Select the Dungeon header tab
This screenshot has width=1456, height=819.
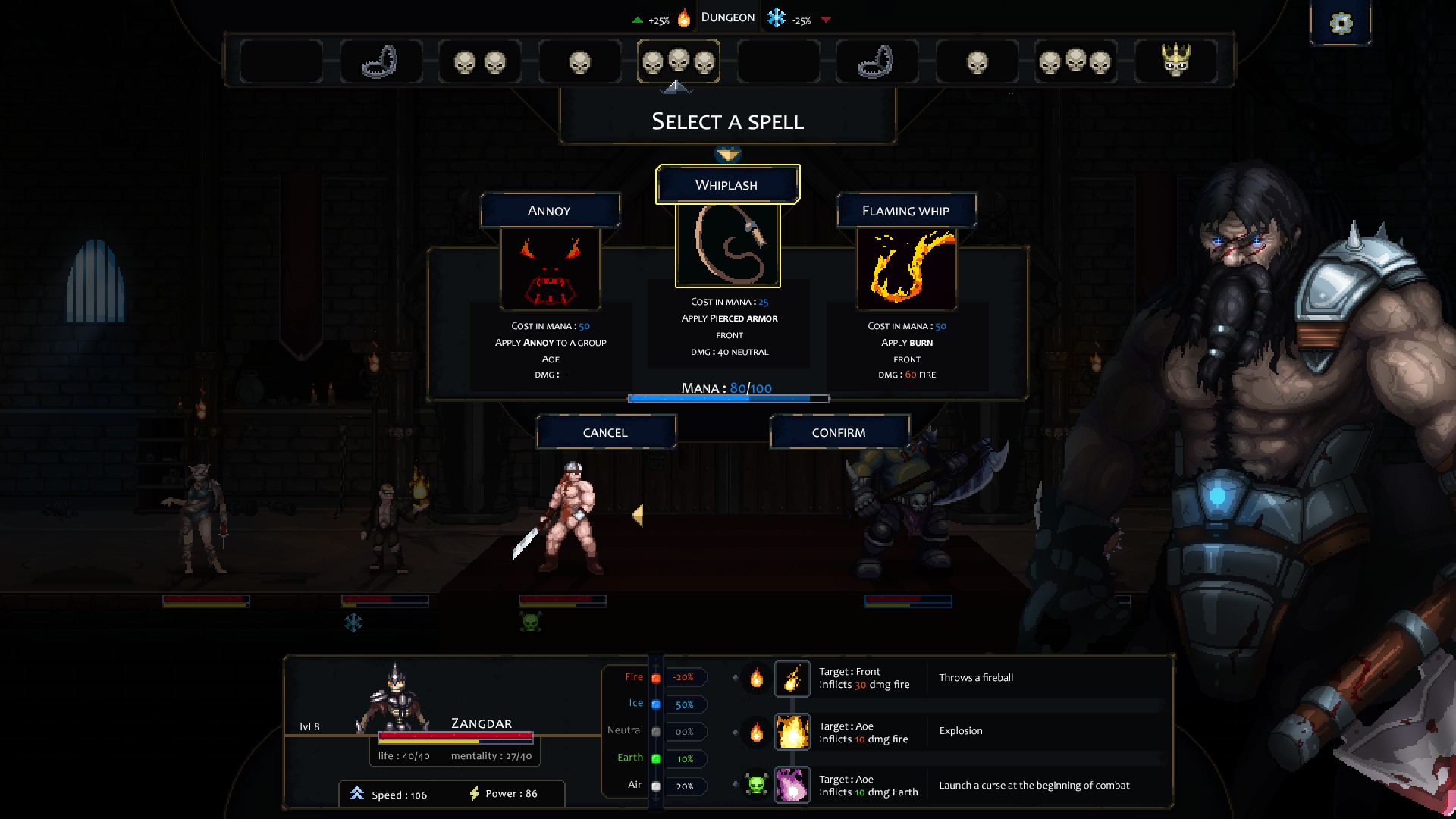tap(727, 16)
